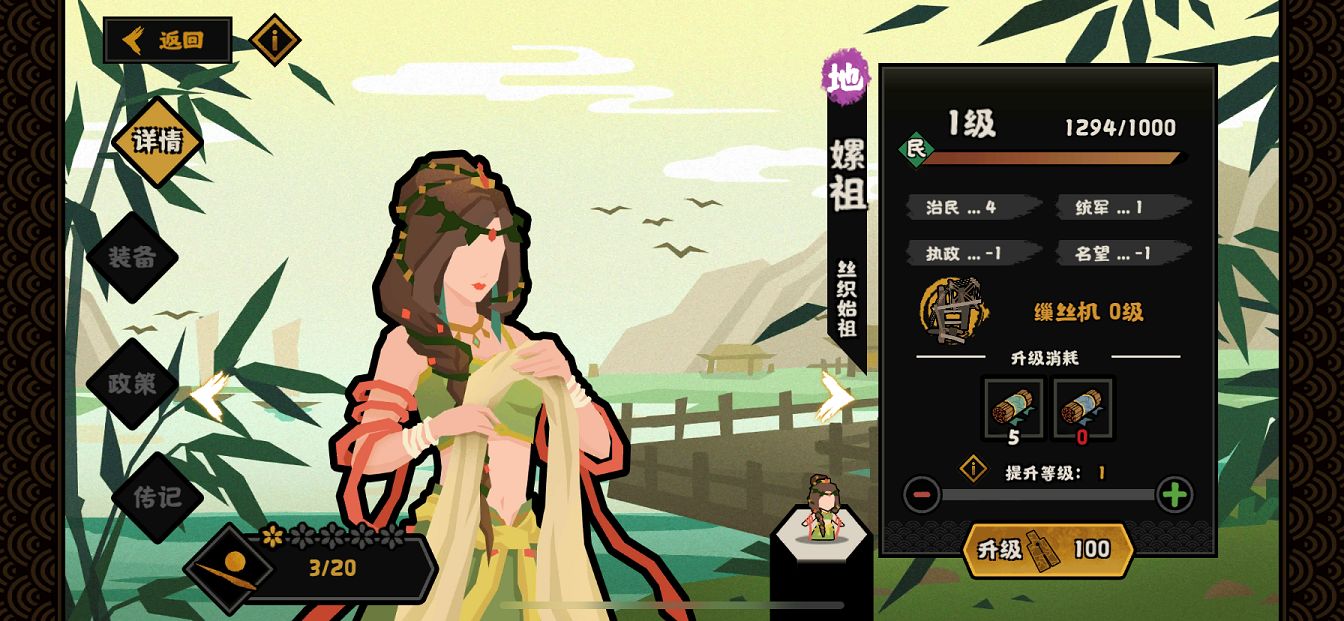This screenshot has width=1344, height=621.
Task: Show the next character with right arrow
Action: click(x=836, y=396)
